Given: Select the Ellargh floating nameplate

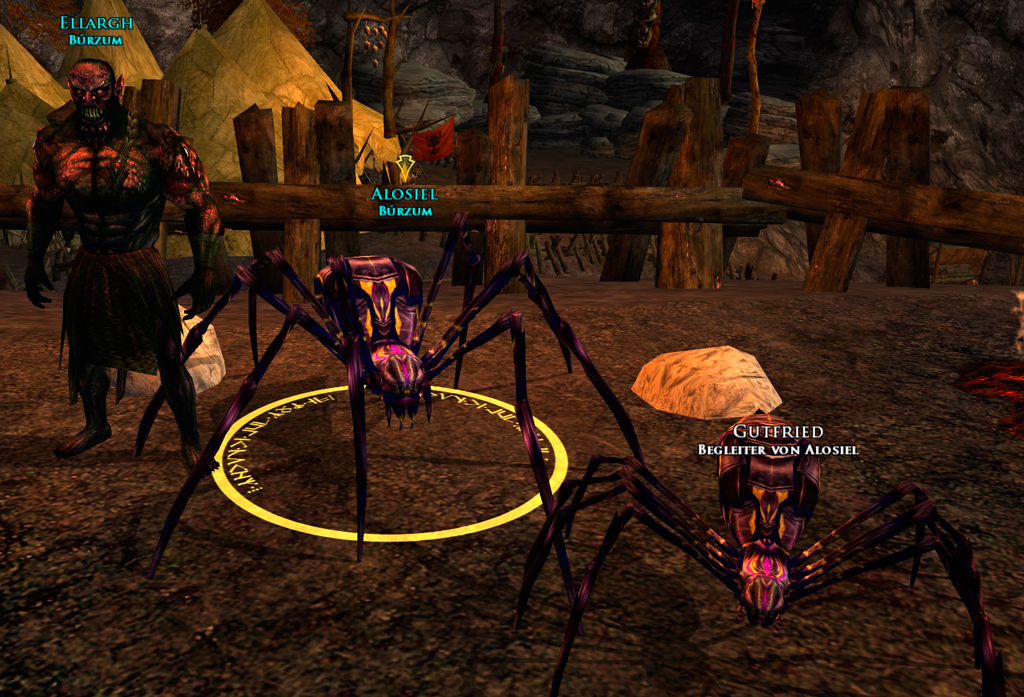Looking at the screenshot, I should [96, 23].
